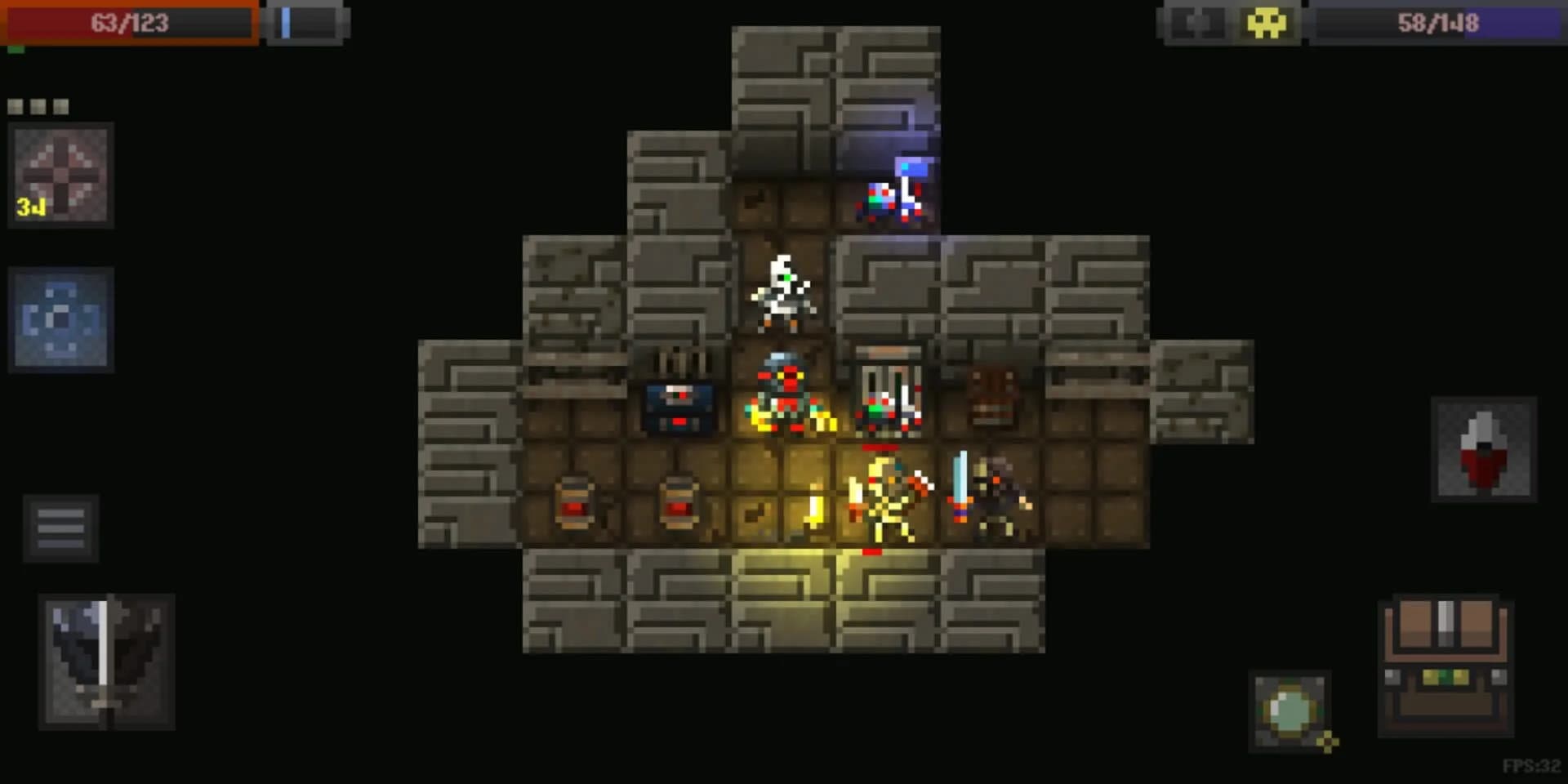Select the skeleton archer enemy
The height and width of the screenshot is (784, 1568).
pos(782,291)
